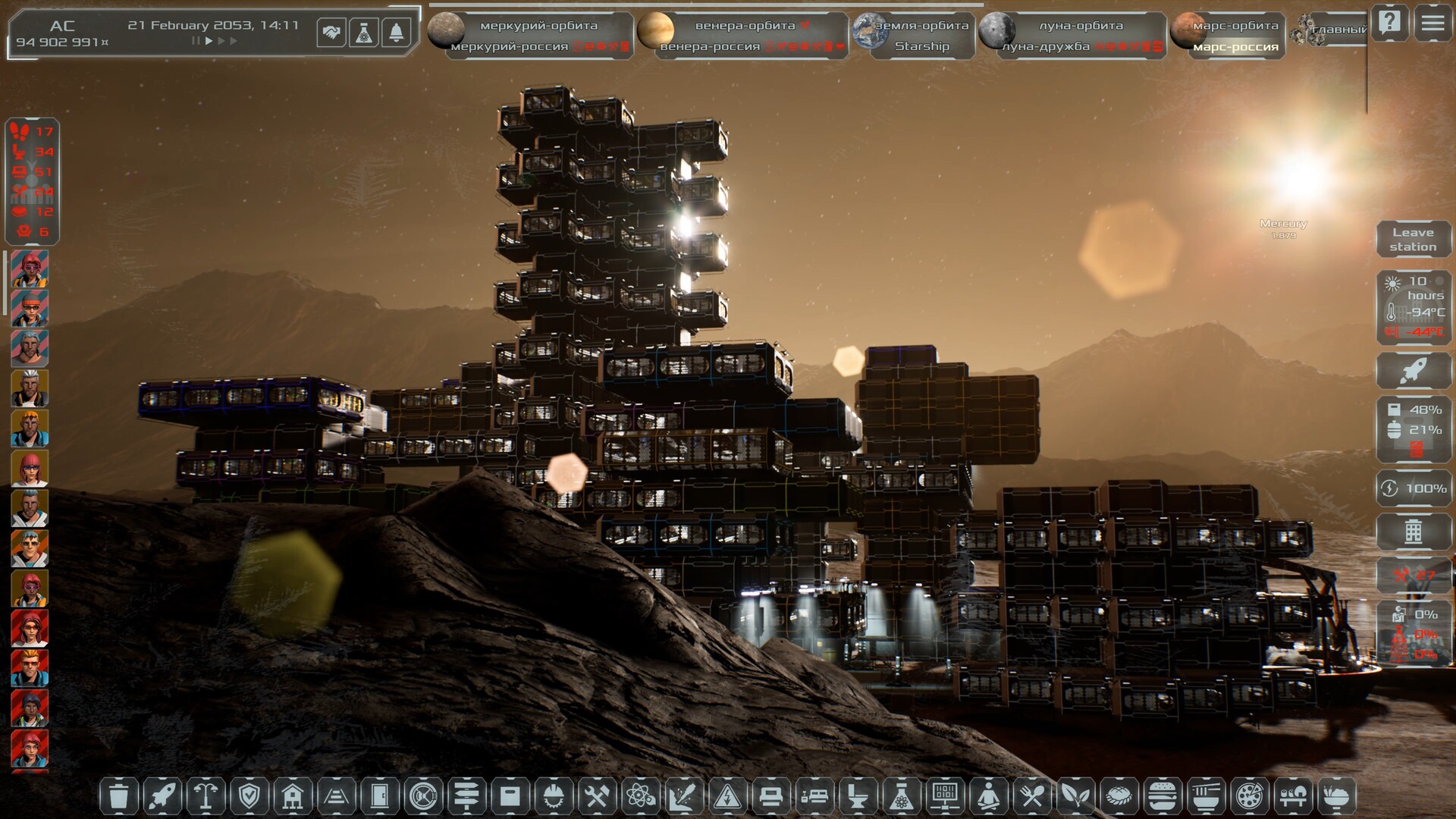Viewport: 1456px width, 819px height.
Task: Switch to the меркурий-орбита location
Action: coord(538,26)
